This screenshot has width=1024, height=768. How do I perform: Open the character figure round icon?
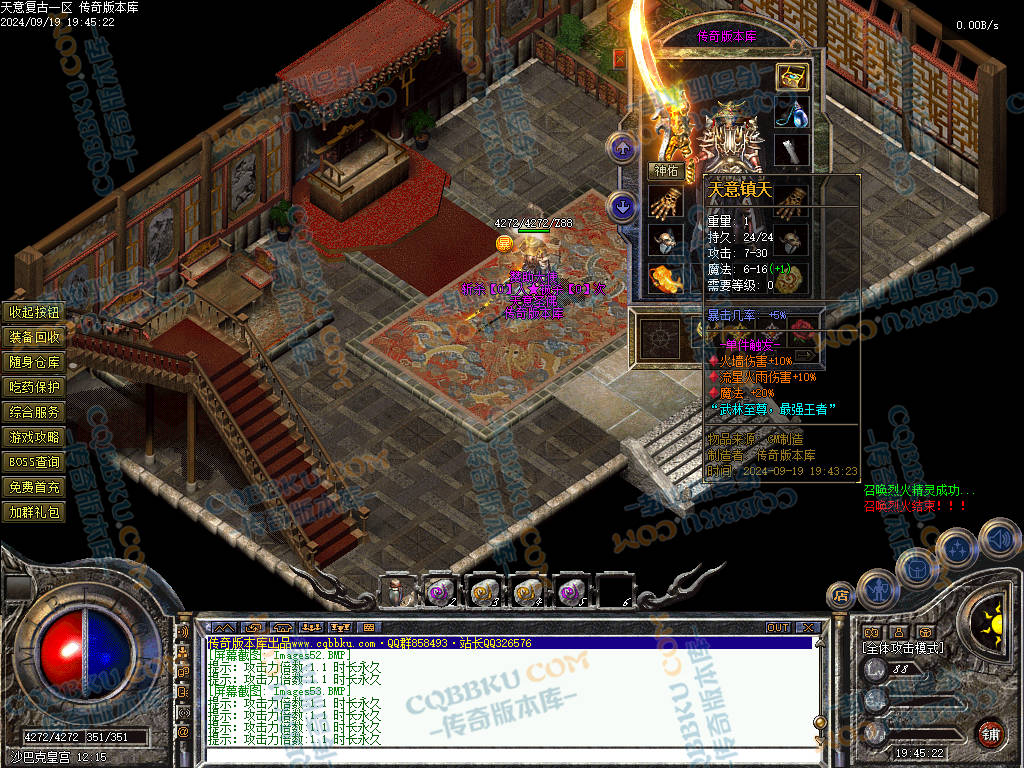tap(878, 588)
